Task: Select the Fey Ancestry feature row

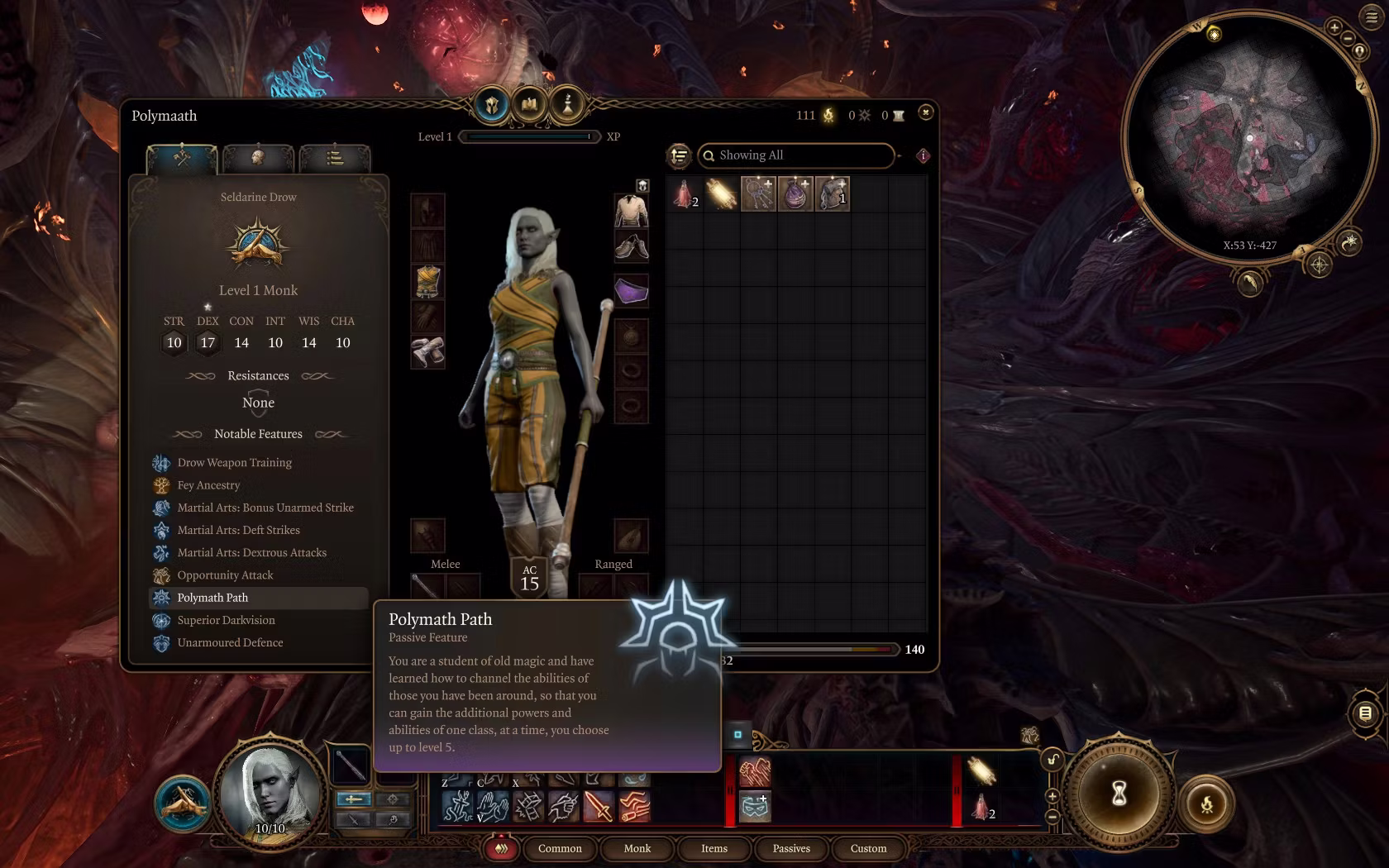Action: (208, 485)
